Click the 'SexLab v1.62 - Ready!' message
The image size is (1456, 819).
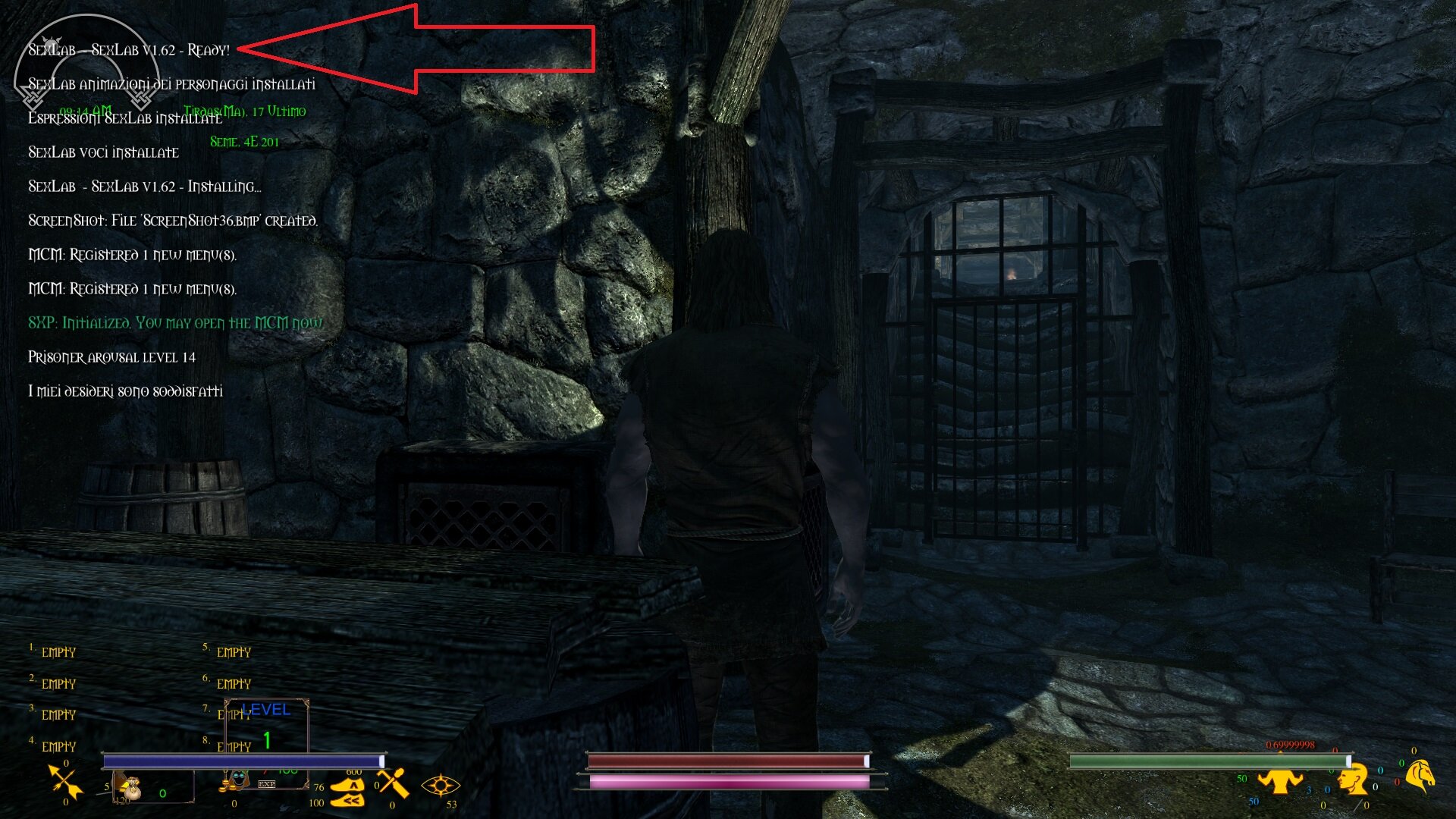point(129,49)
